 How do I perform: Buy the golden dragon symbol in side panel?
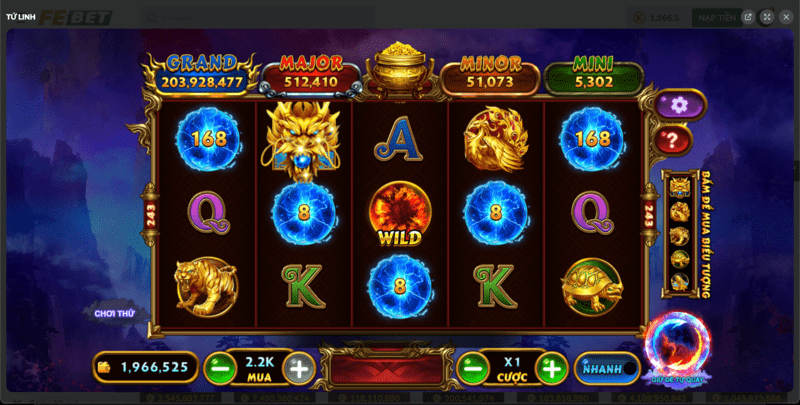point(680,187)
